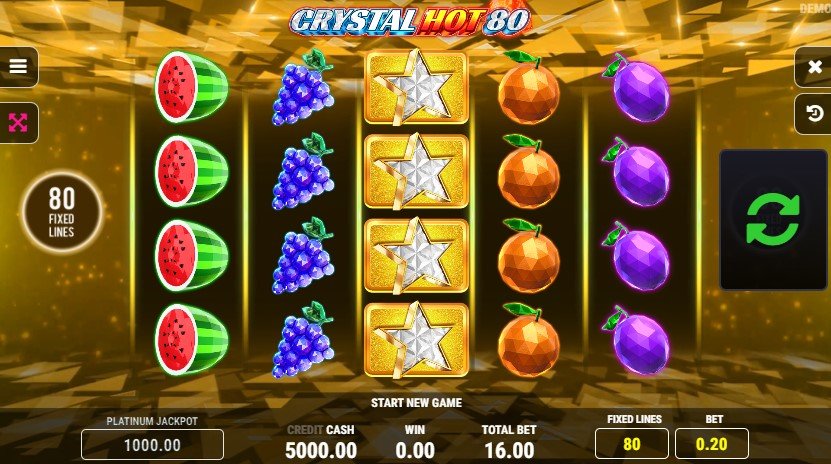Toggle fullscreen with the pink arrows icon
This screenshot has height=464, width=831.
click(18, 123)
